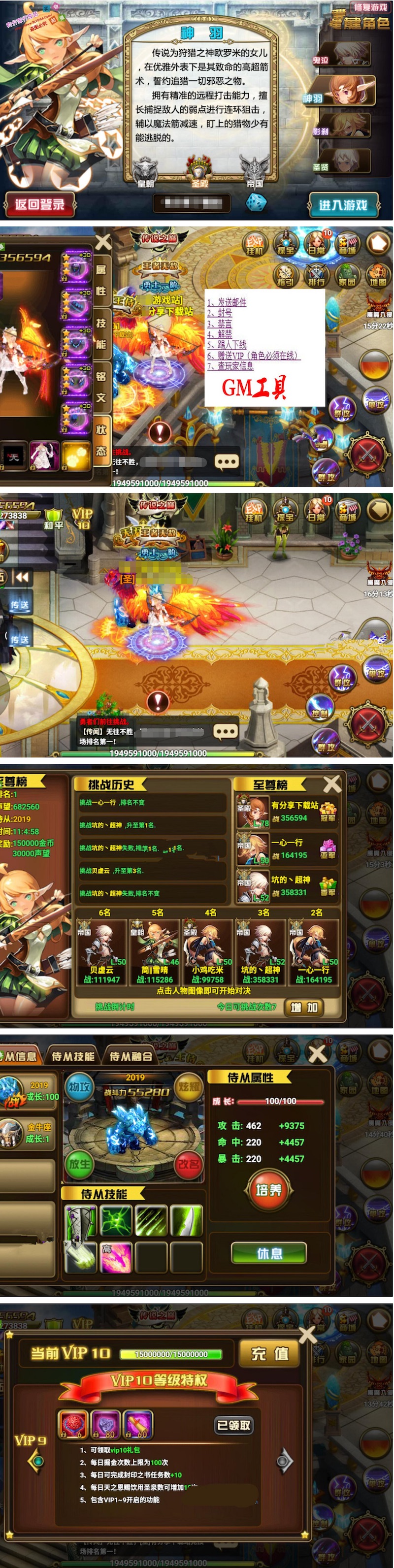Screen dimensions: 394x1568
Task: Click the red 培养 button
Action: pyautogui.click(x=268, y=1189)
